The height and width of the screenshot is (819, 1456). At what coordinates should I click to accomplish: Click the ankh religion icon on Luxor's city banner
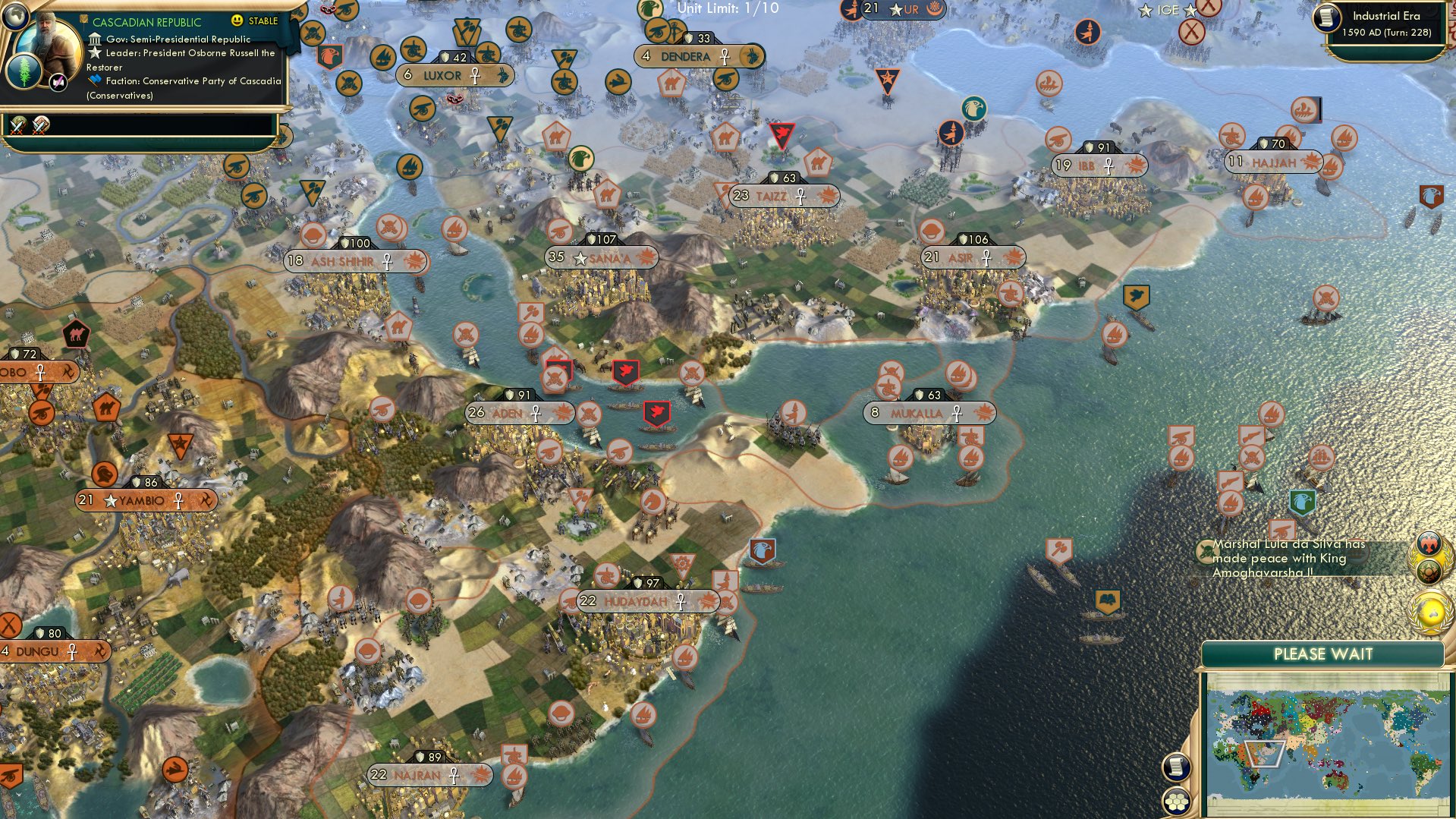pyautogui.click(x=476, y=76)
